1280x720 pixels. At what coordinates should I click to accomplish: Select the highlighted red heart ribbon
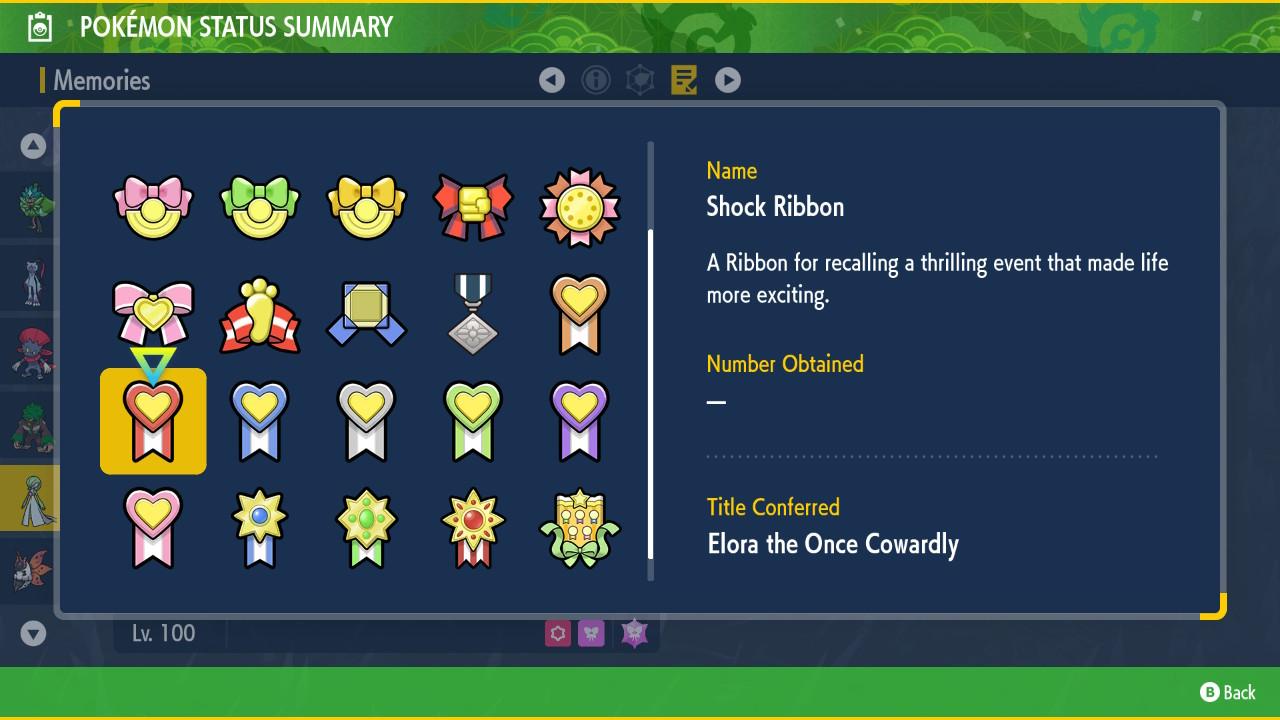pos(152,420)
